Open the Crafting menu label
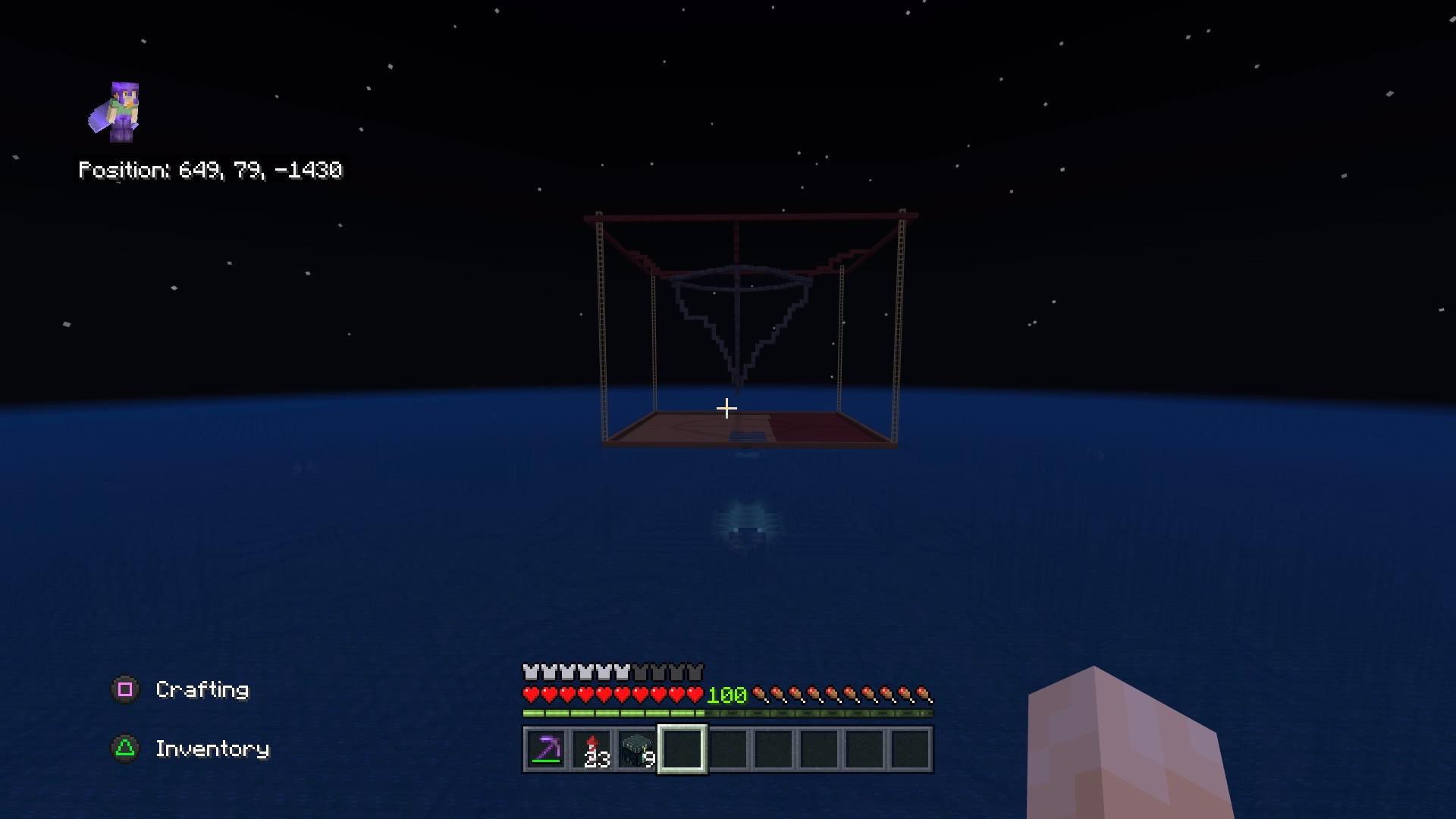This screenshot has height=819, width=1456. [201, 690]
